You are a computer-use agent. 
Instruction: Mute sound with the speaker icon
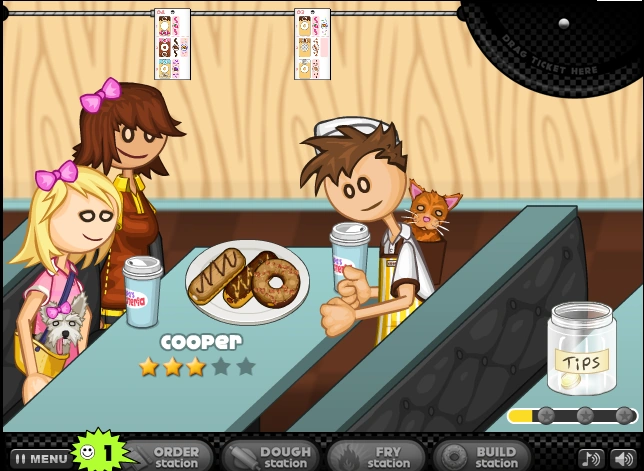[622, 458]
